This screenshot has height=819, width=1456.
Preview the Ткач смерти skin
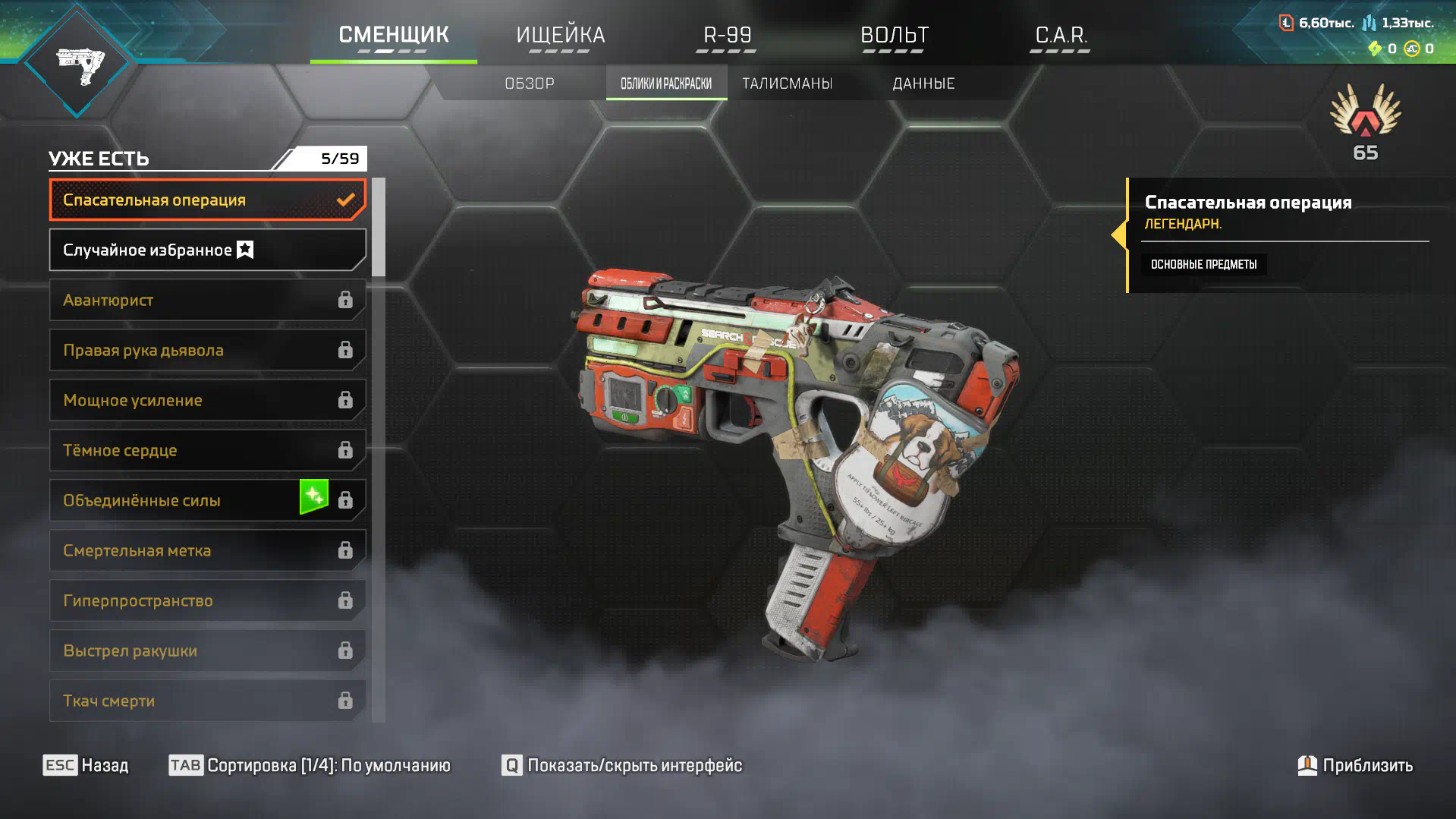pos(207,701)
